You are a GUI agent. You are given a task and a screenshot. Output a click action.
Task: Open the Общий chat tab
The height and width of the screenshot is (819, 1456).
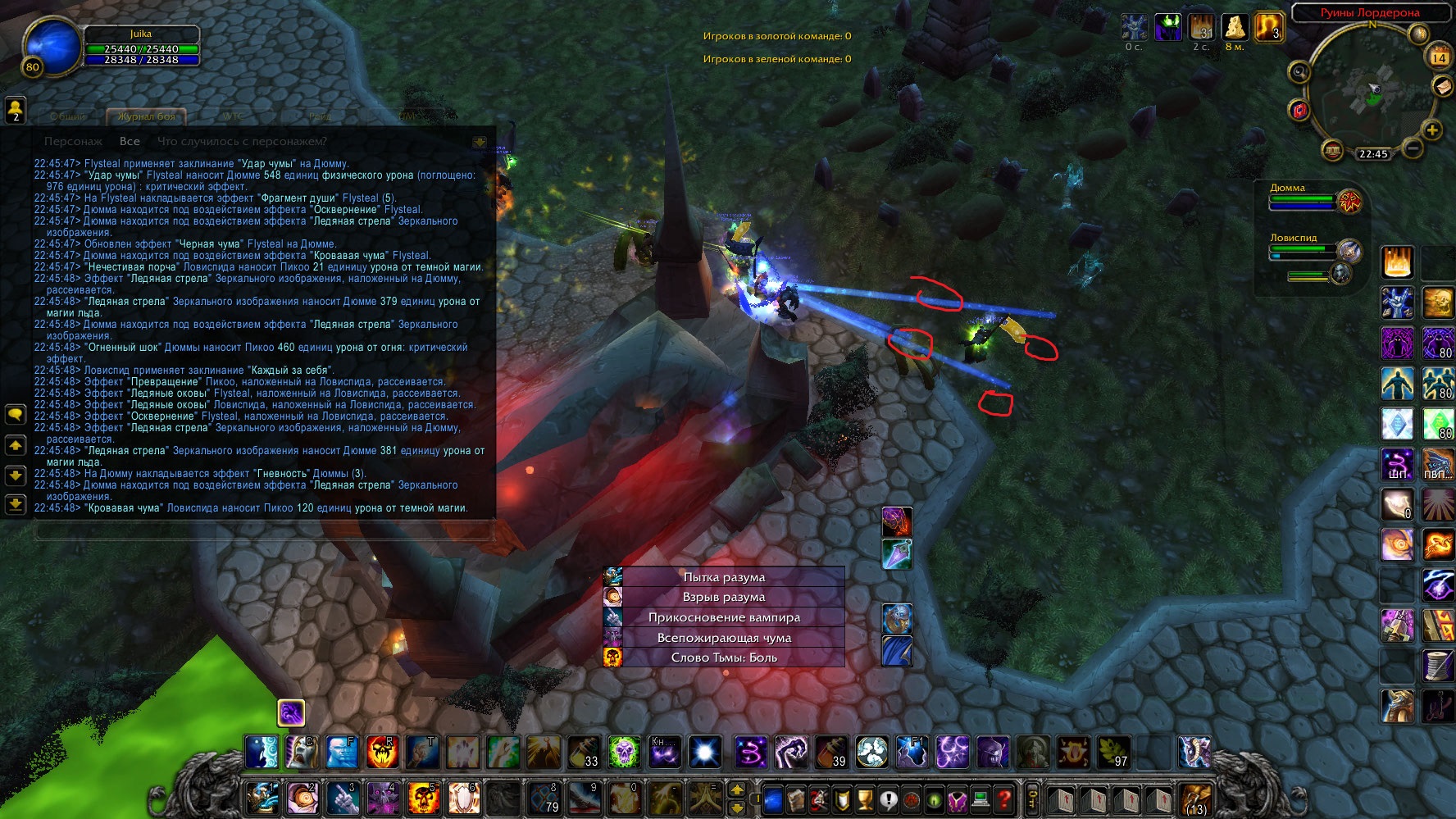click(68, 116)
